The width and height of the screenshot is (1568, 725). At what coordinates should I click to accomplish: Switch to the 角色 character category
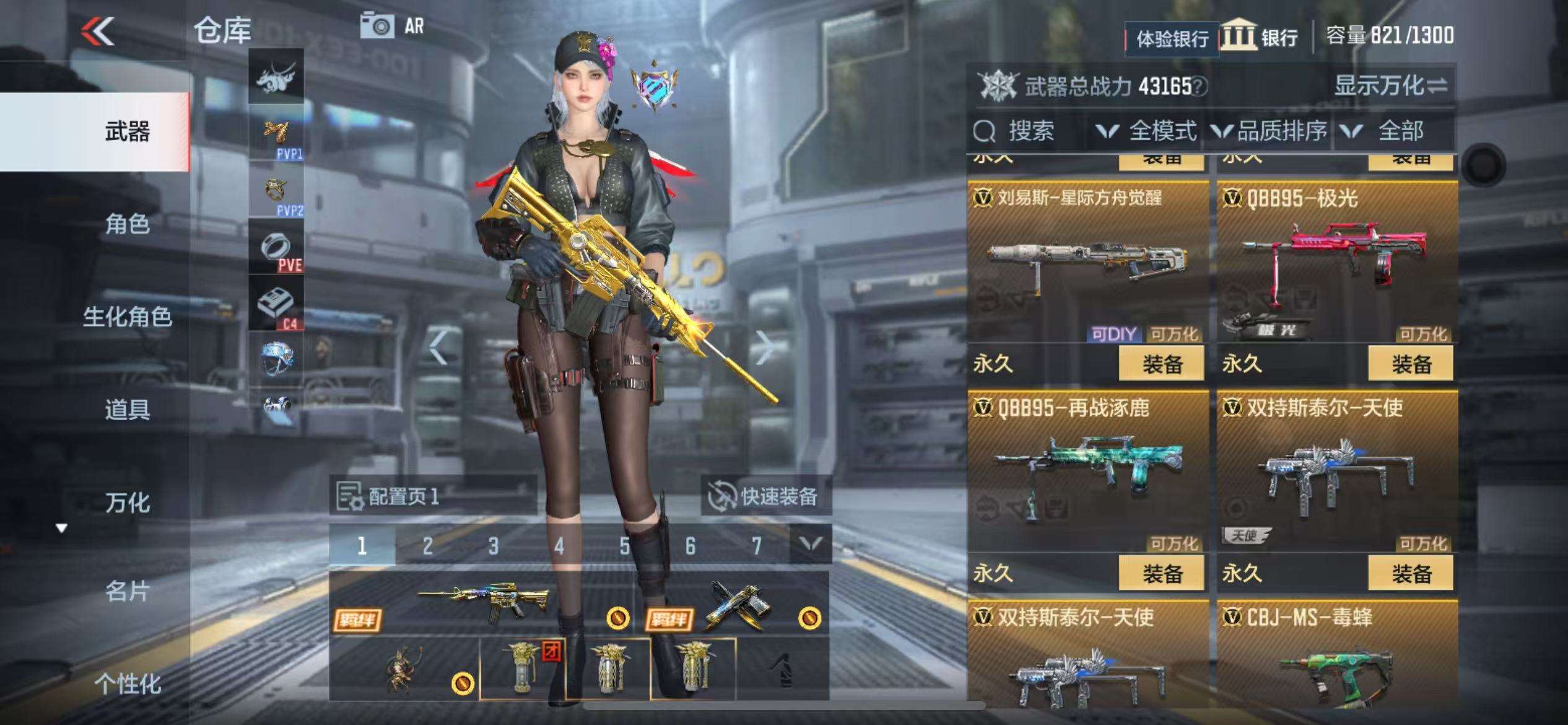(x=127, y=224)
